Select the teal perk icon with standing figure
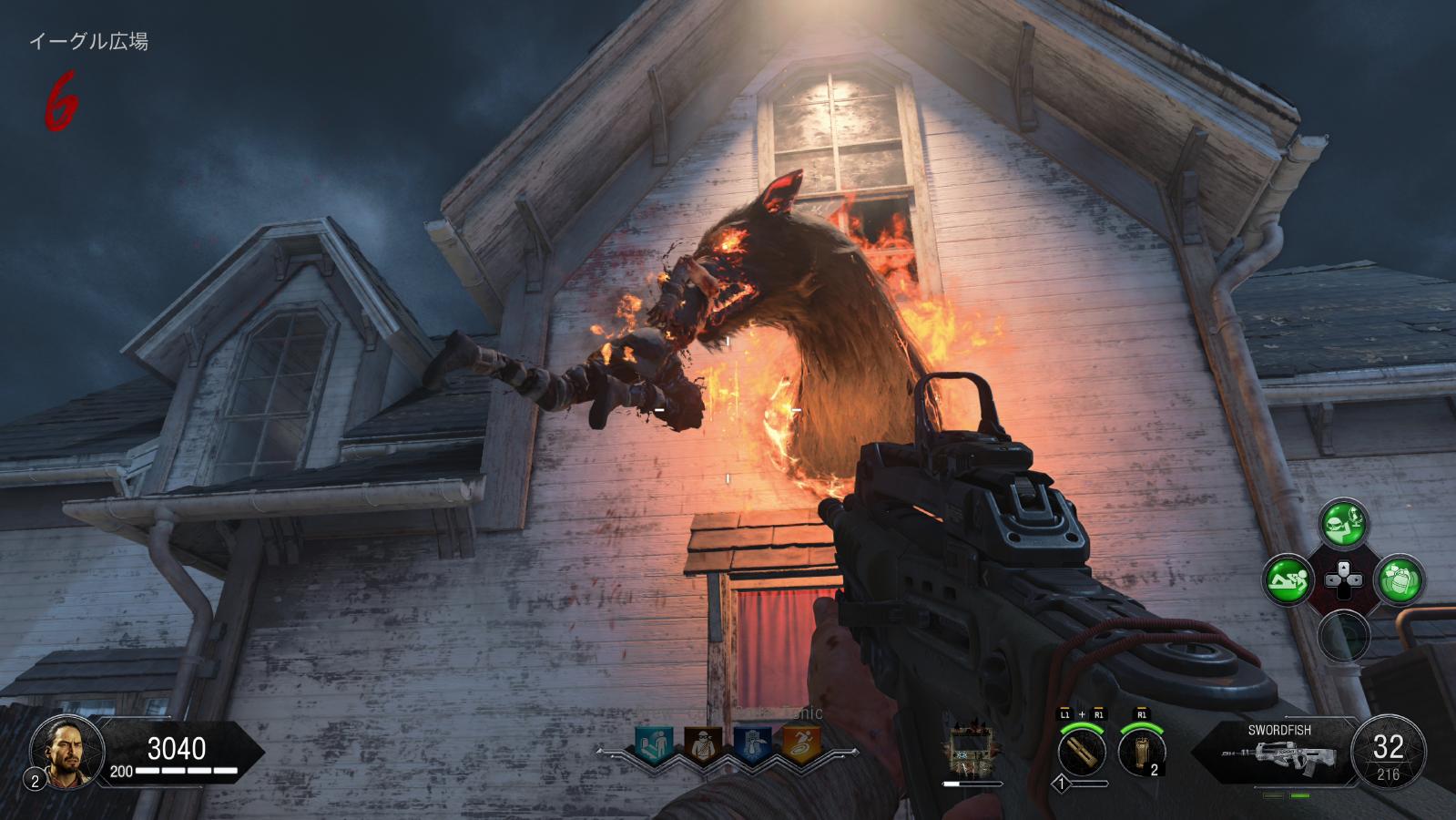 click(x=653, y=743)
